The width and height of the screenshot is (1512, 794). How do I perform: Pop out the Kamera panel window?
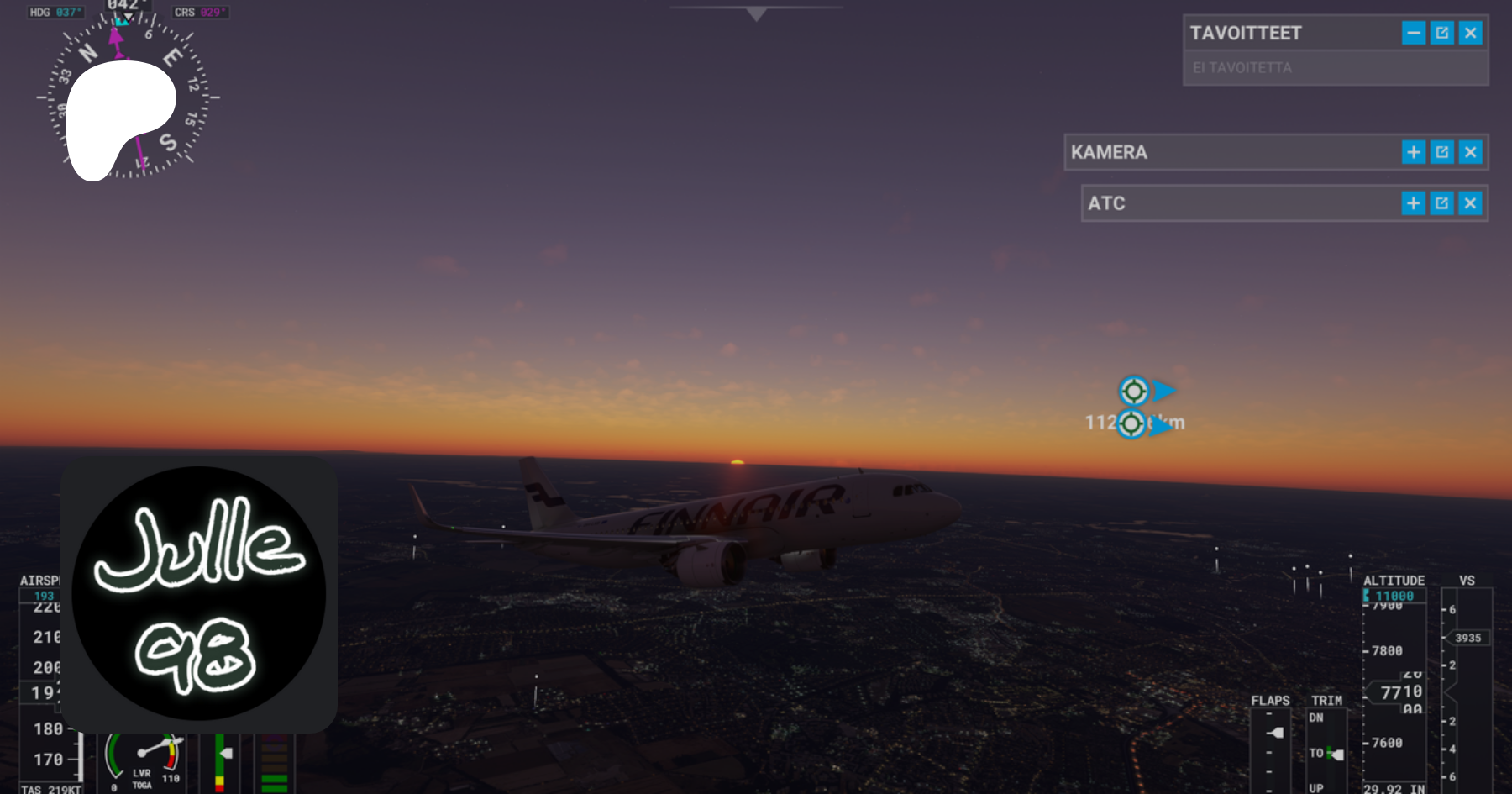pos(1442,152)
